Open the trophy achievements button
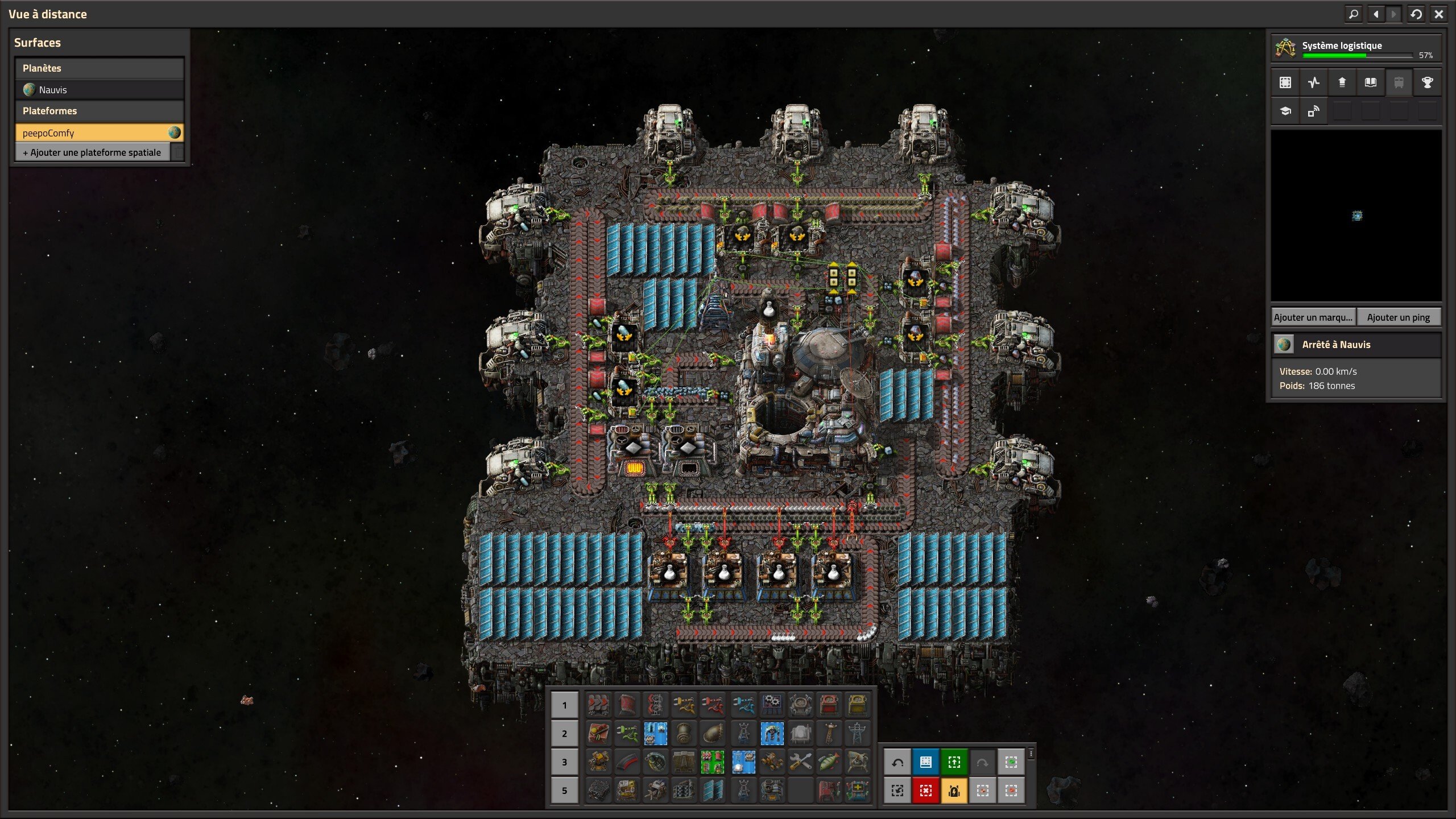1456x819 pixels. tap(1427, 82)
